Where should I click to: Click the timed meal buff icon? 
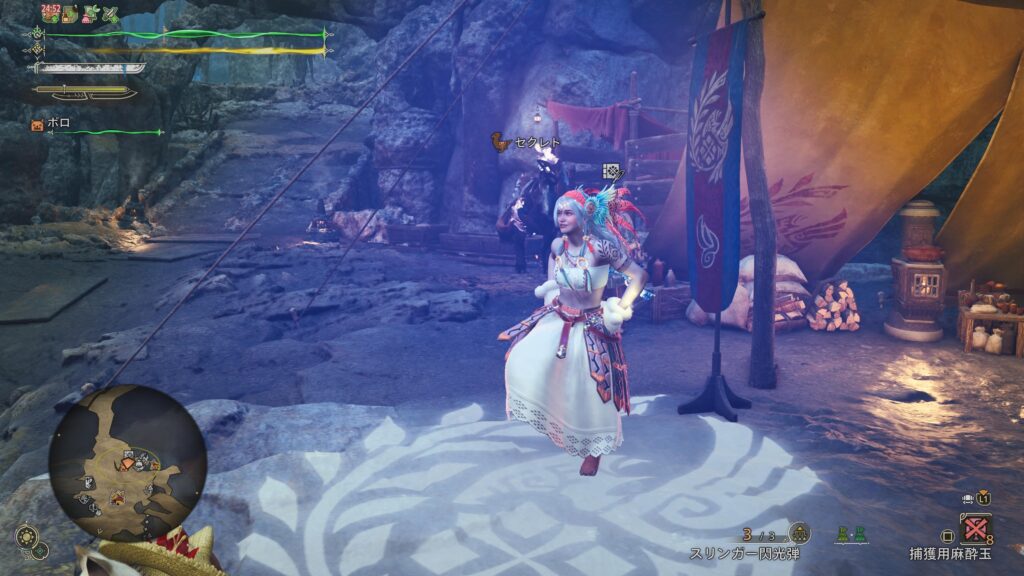[x=52, y=13]
